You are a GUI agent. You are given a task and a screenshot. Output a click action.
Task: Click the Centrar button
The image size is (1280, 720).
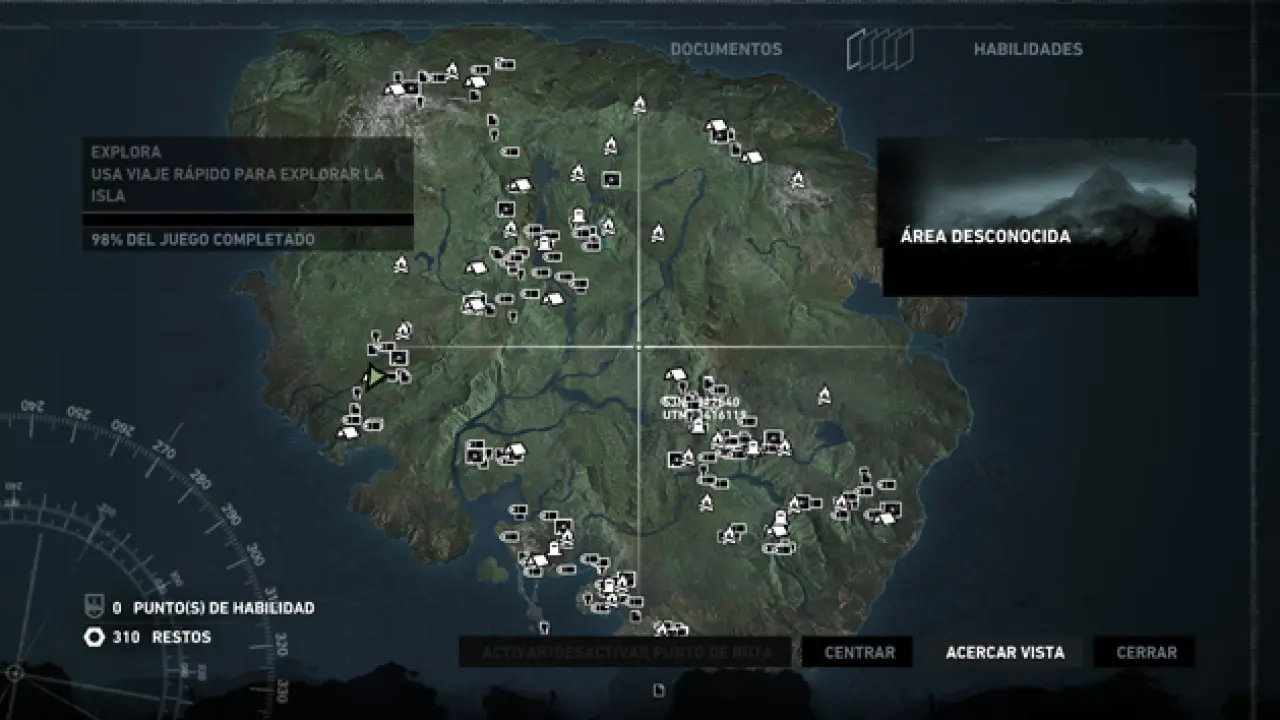[859, 653]
